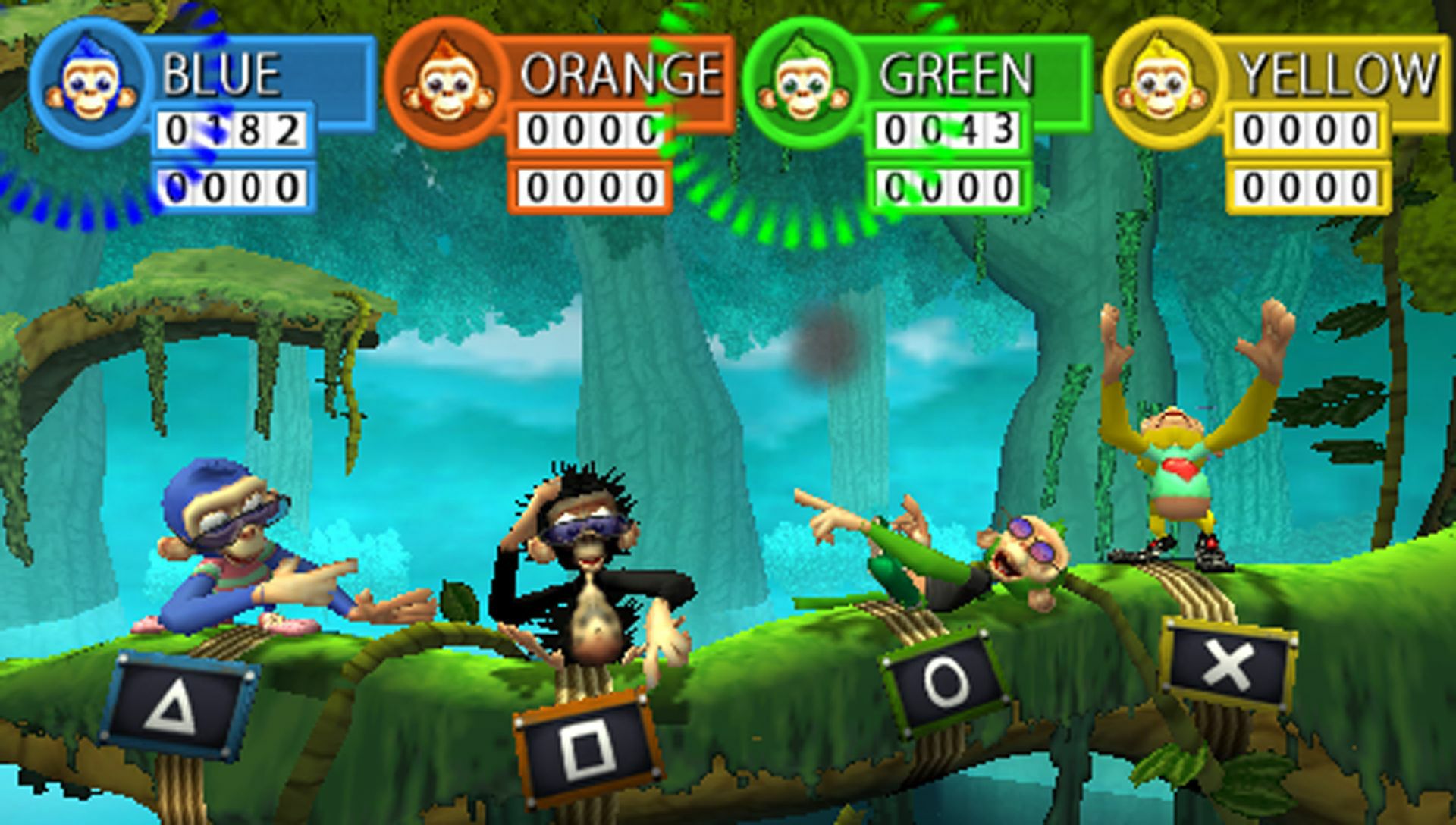
Task: Click the Blue monkey avatar icon
Action: tap(86, 76)
